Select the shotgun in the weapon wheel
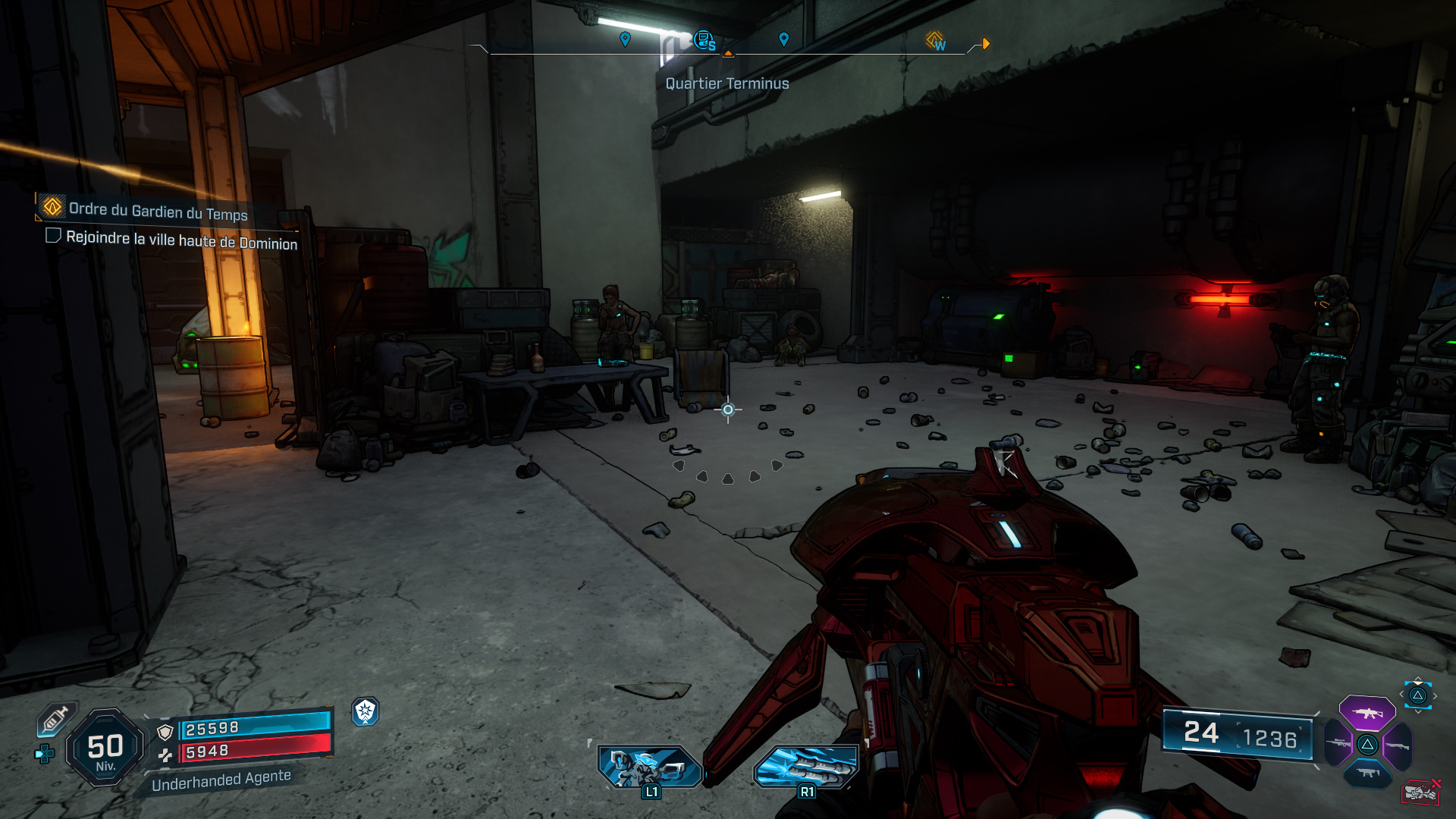This screenshot has height=819, width=1456. click(1398, 746)
